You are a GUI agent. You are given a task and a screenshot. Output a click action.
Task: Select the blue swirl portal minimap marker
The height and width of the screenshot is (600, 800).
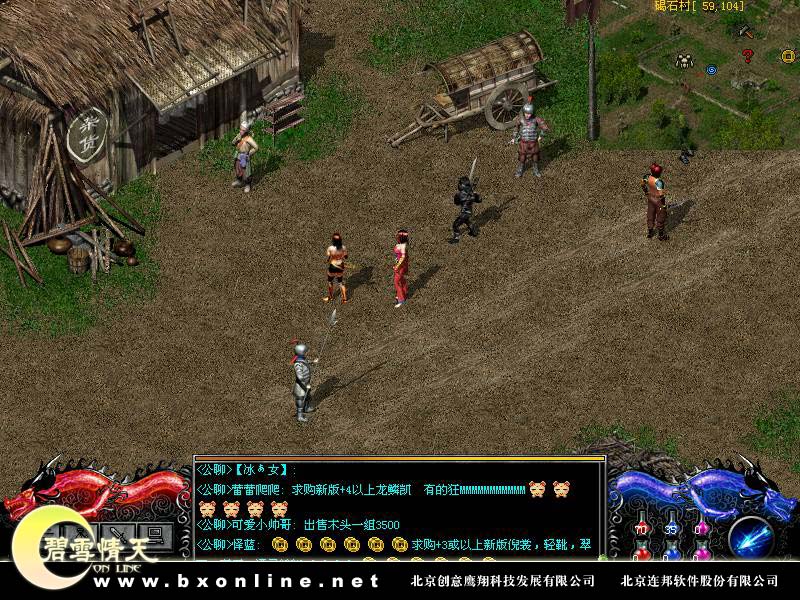pos(712,70)
